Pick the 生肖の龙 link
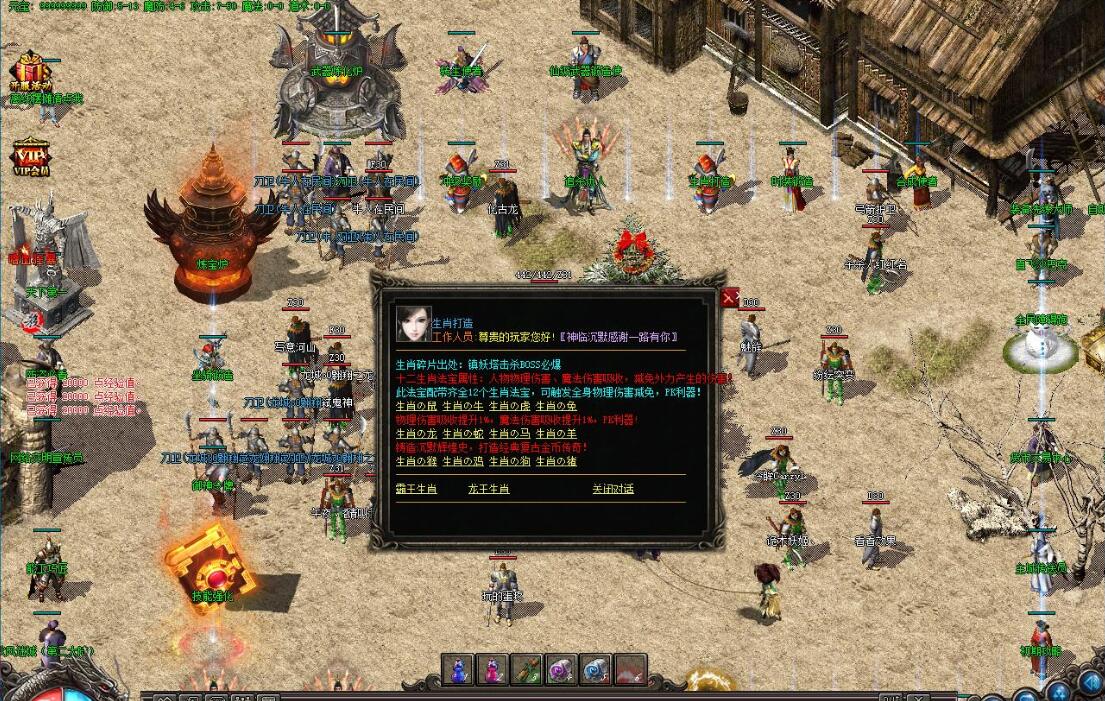 (x=416, y=434)
